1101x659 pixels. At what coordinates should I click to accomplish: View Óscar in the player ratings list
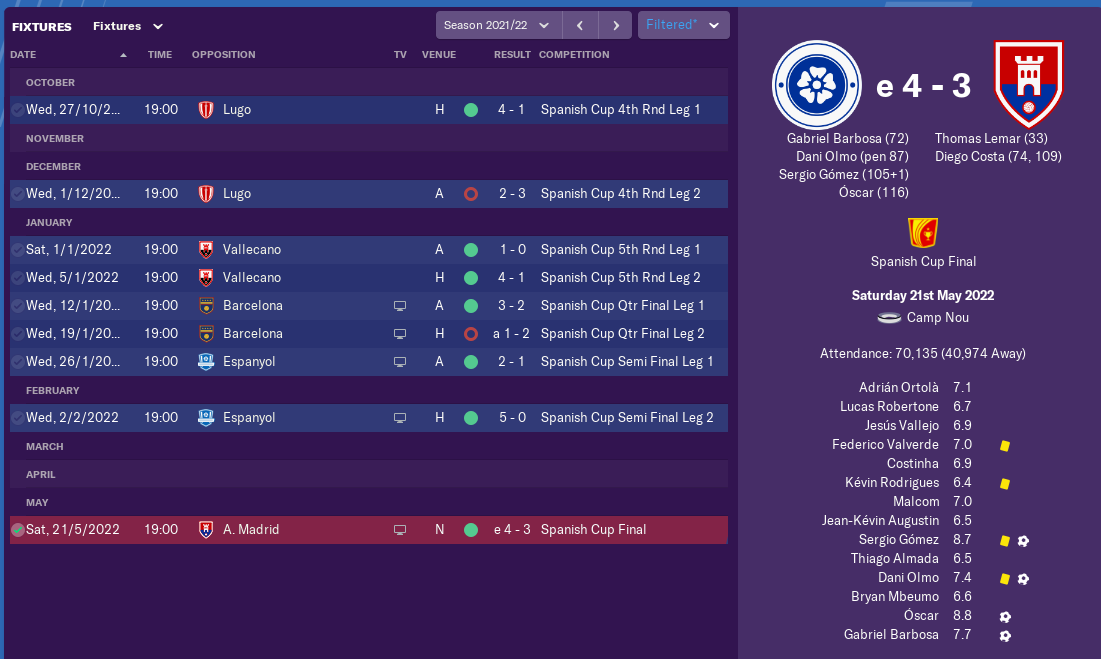tap(921, 616)
